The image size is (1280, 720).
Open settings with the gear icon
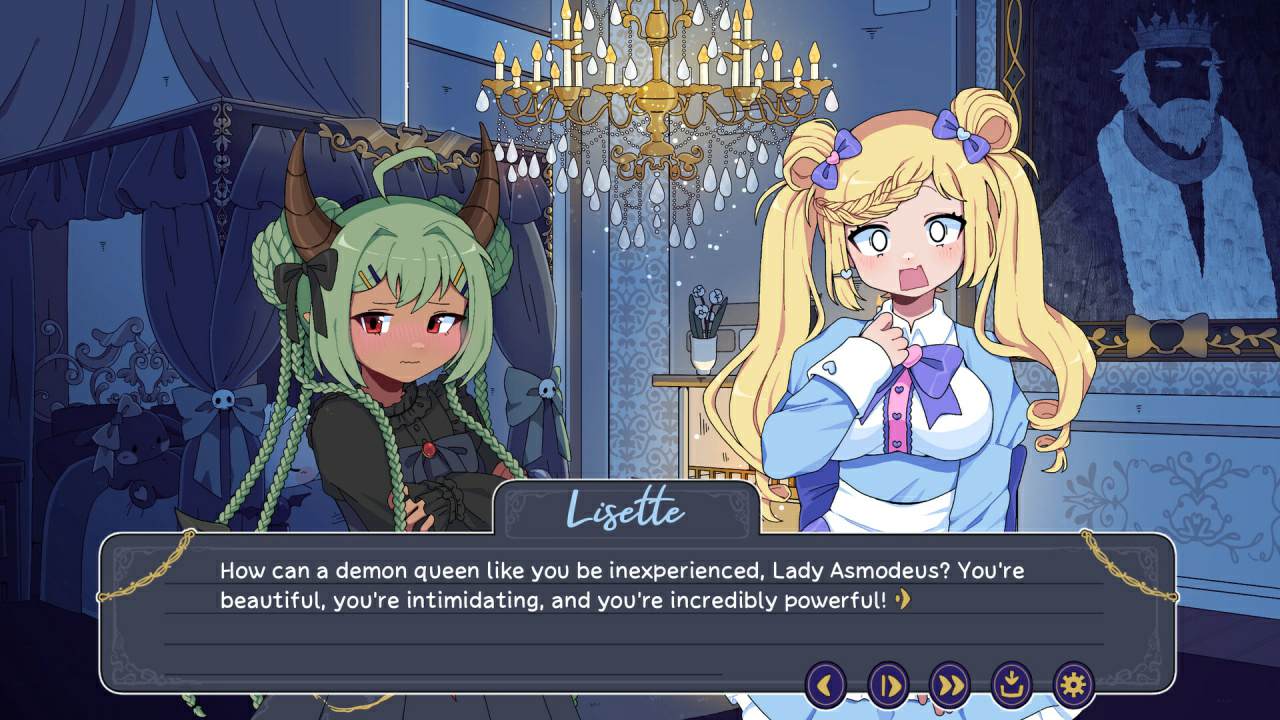click(x=1073, y=685)
